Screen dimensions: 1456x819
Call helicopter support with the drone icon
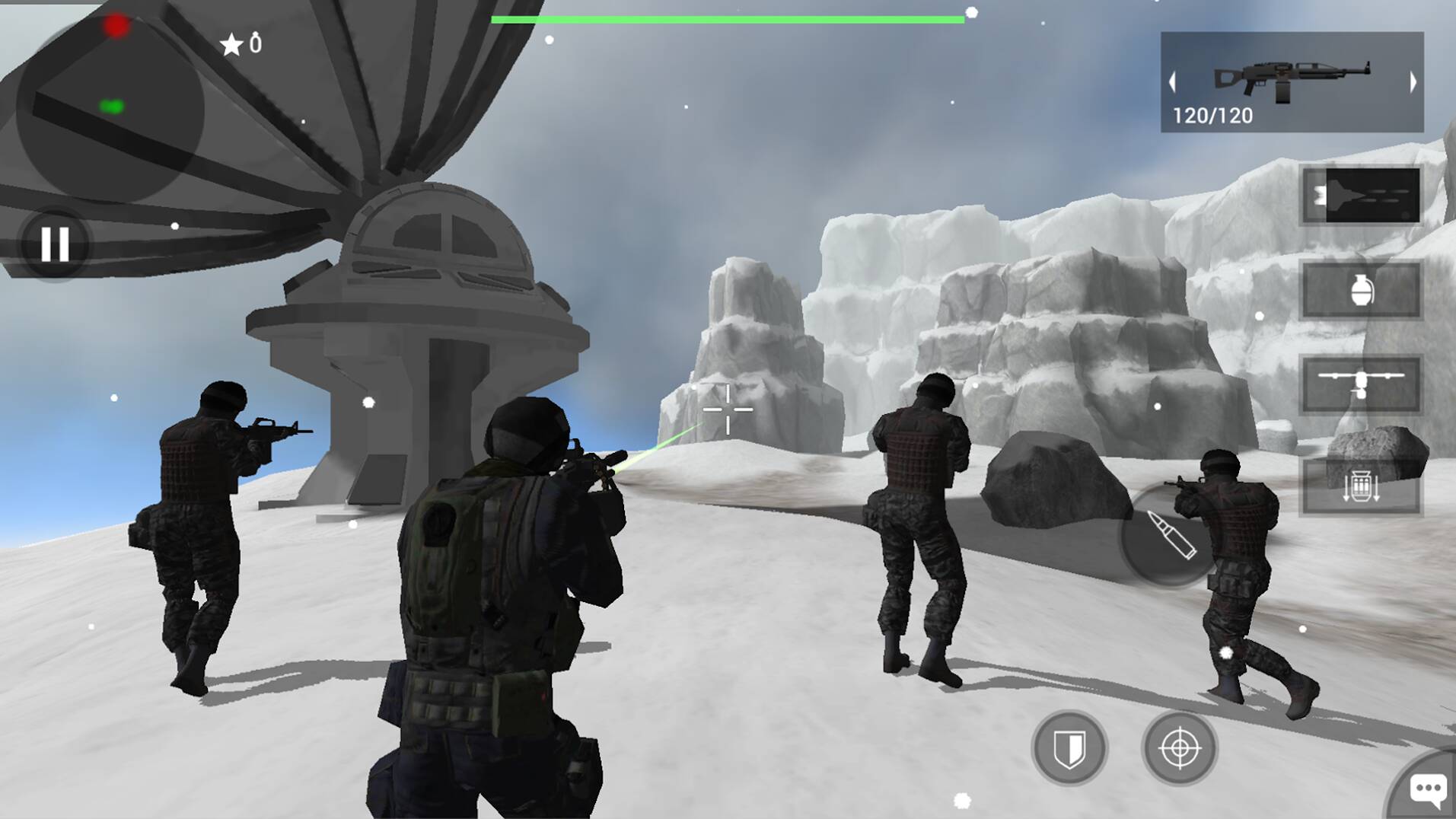[1361, 384]
